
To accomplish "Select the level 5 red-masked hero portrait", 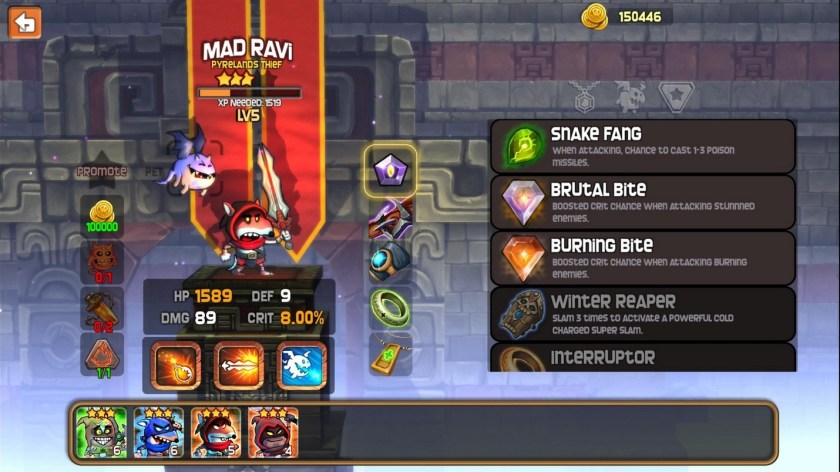I will (x=216, y=432).
